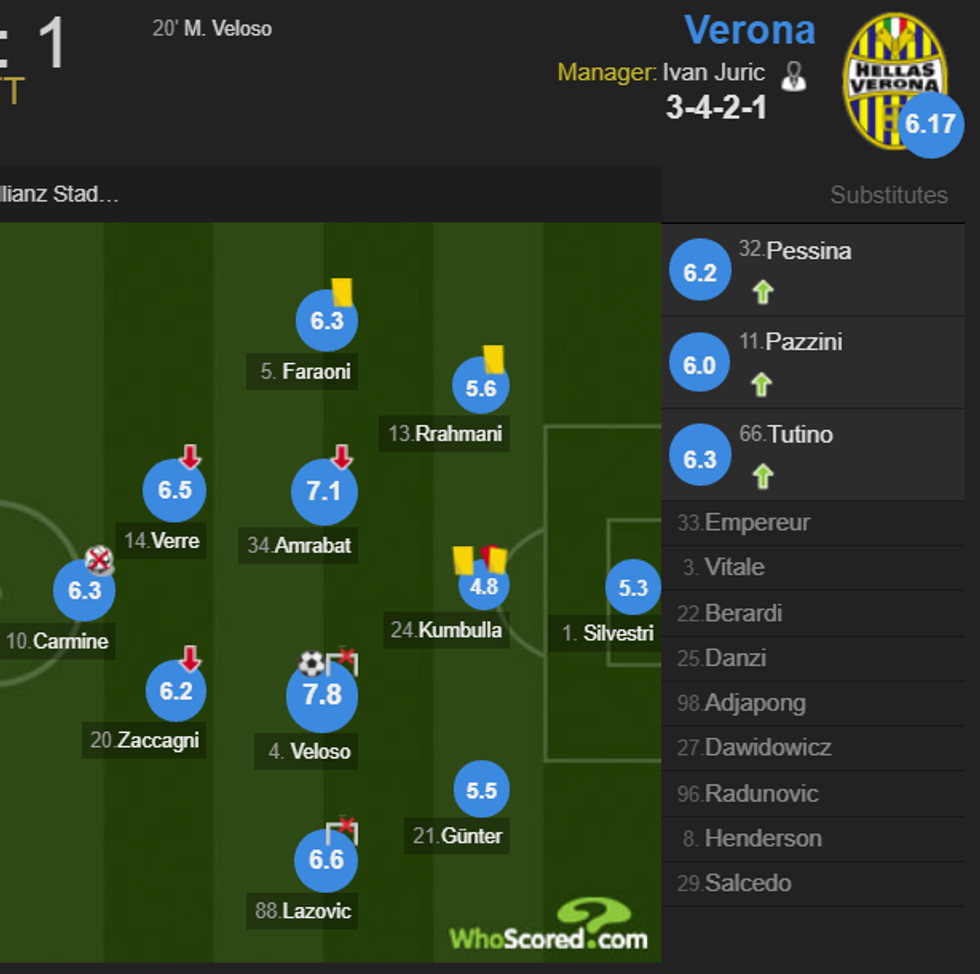Select Veloso's 7.8 rating bubble

pos(322,695)
